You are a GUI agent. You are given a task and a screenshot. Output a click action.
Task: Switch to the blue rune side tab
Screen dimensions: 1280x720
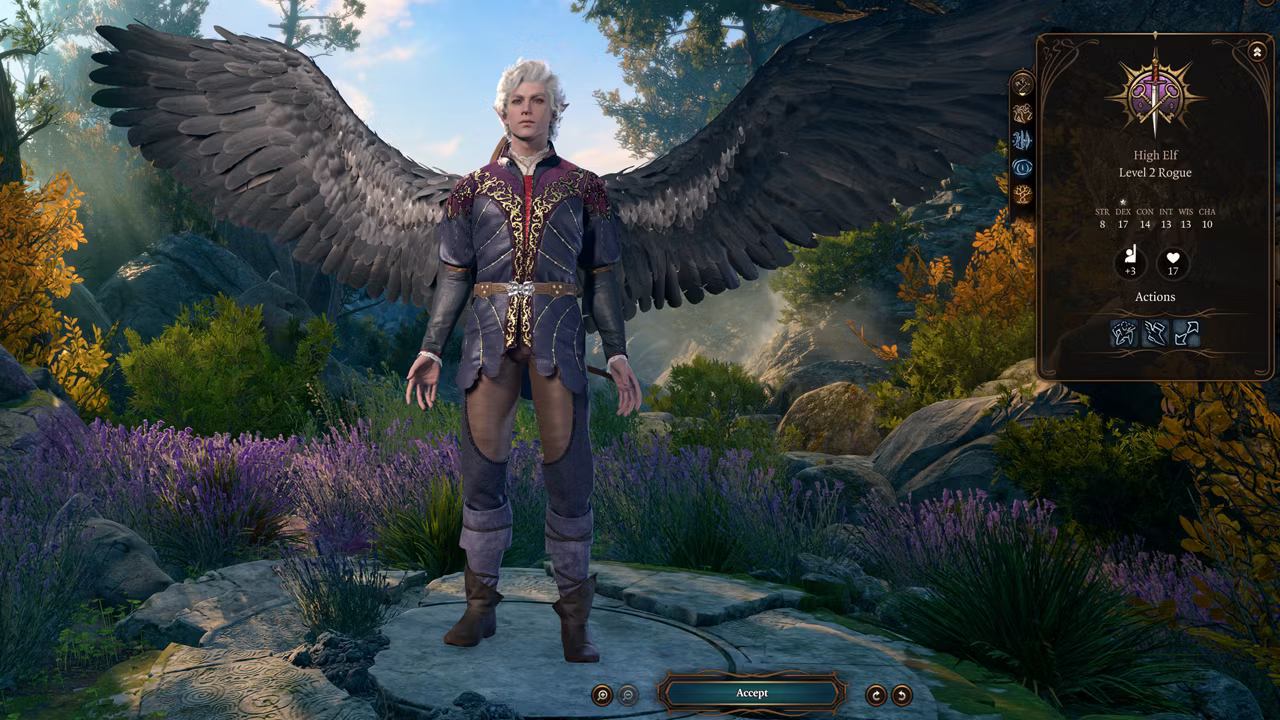coord(1022,140)
